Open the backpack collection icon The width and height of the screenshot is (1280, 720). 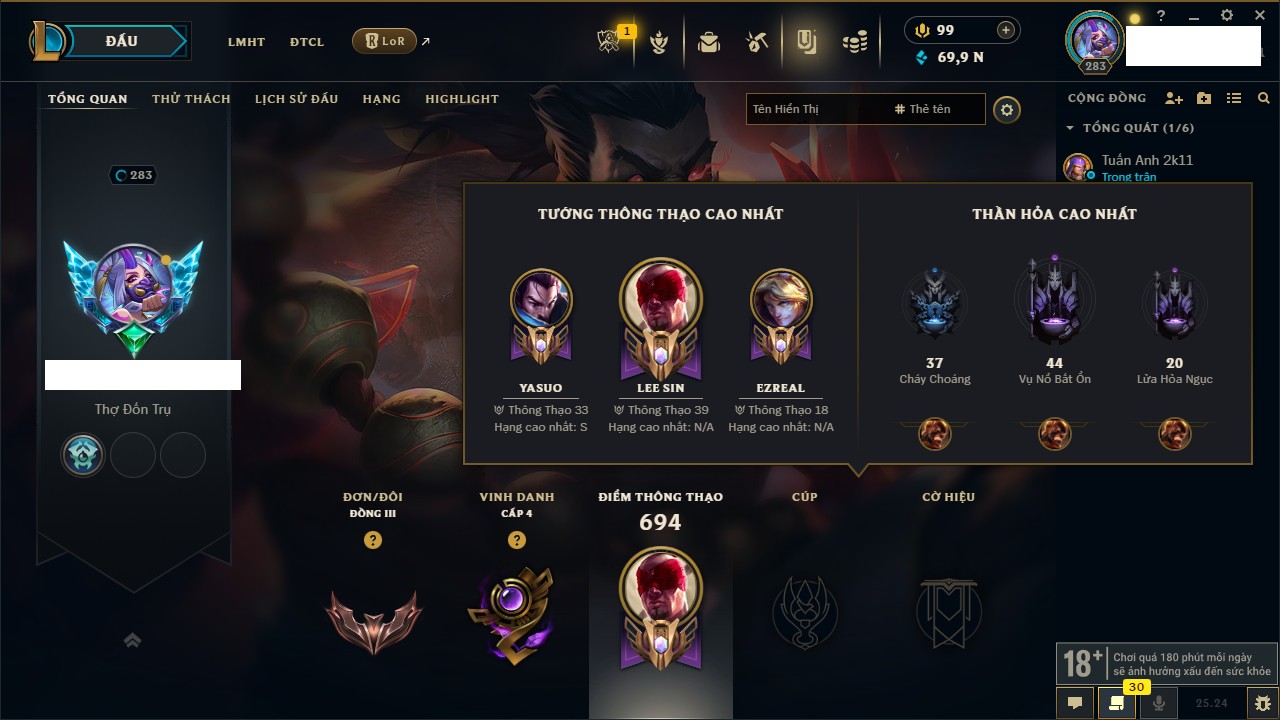pos(709,42)
